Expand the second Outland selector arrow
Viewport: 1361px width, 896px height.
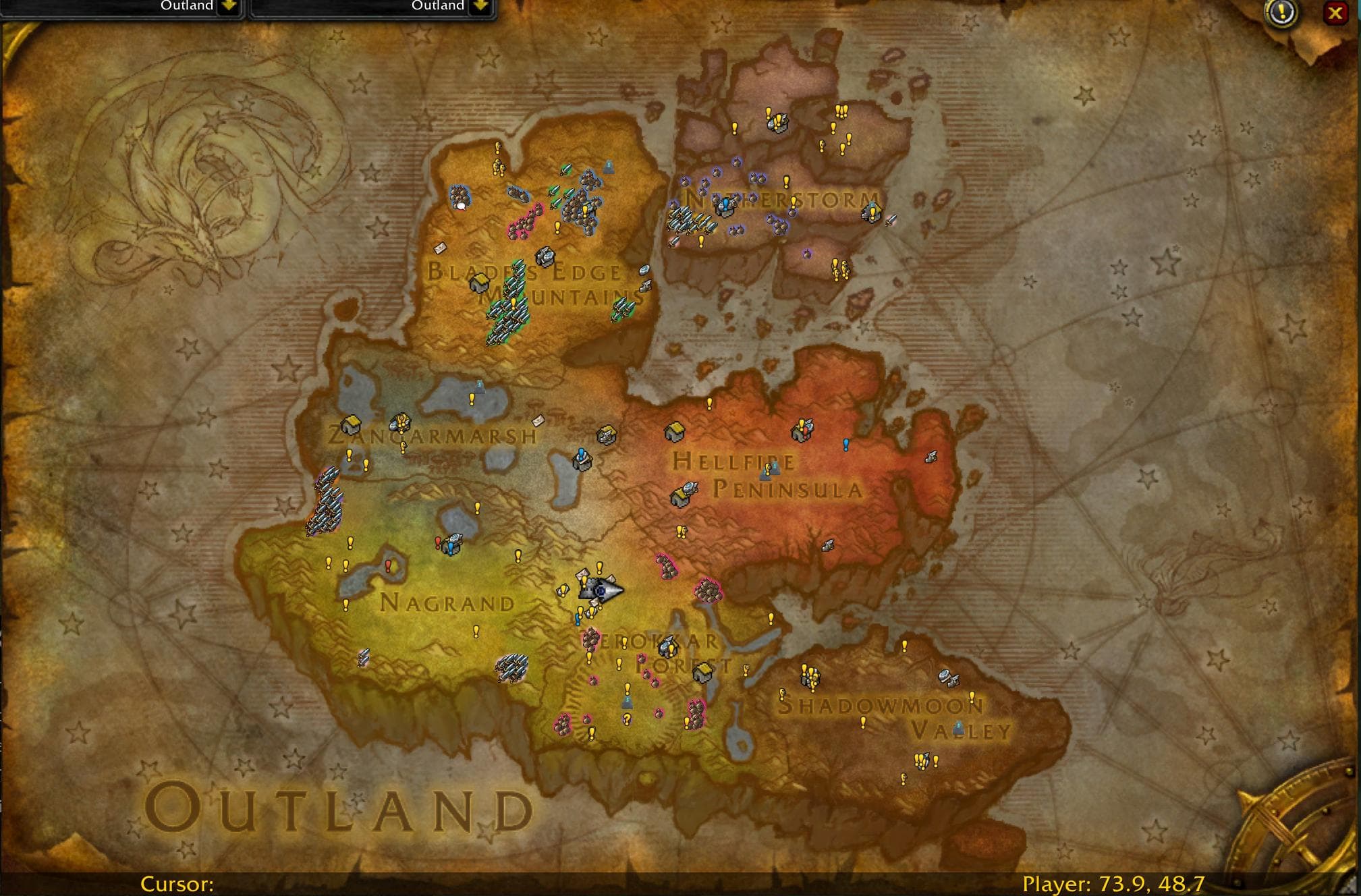coord(480,5)
